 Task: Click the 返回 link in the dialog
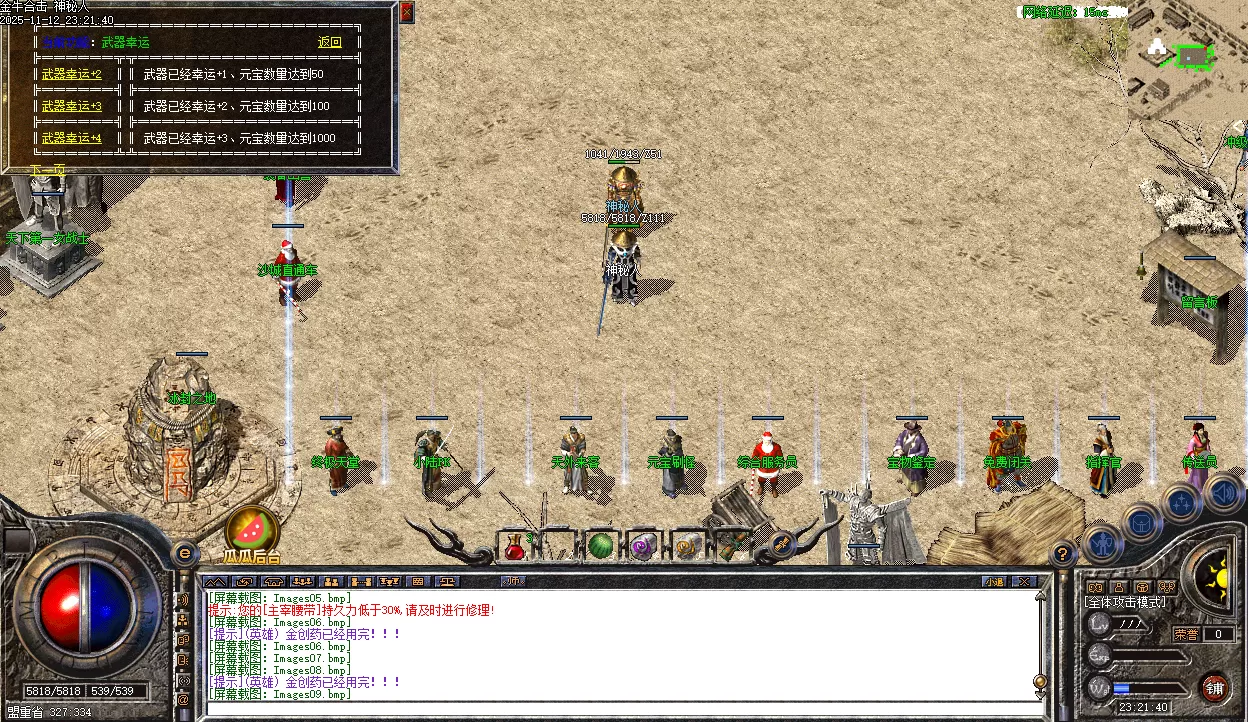click(x=329, y=42)
